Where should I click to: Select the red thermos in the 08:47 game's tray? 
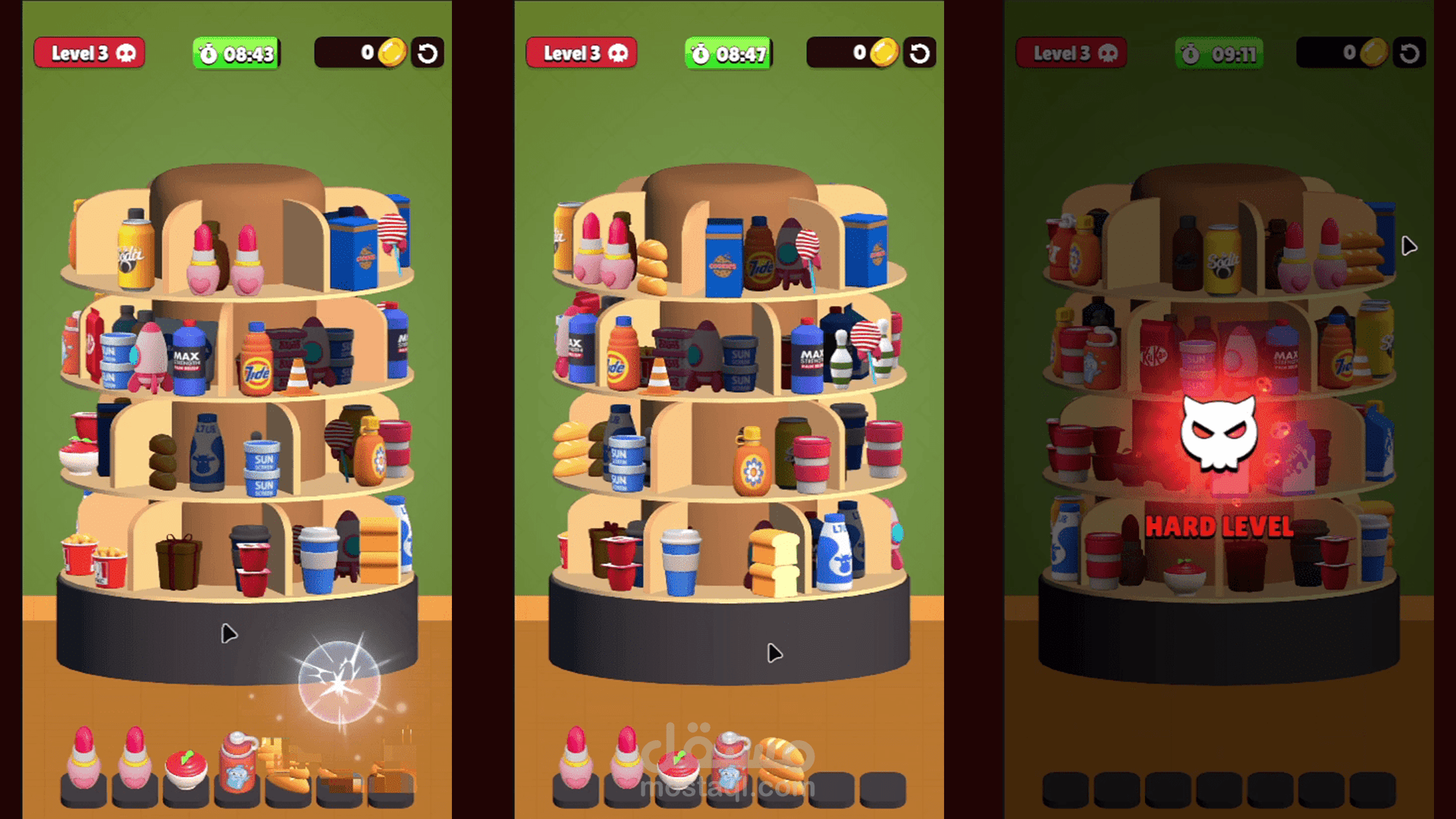[729, 762]
